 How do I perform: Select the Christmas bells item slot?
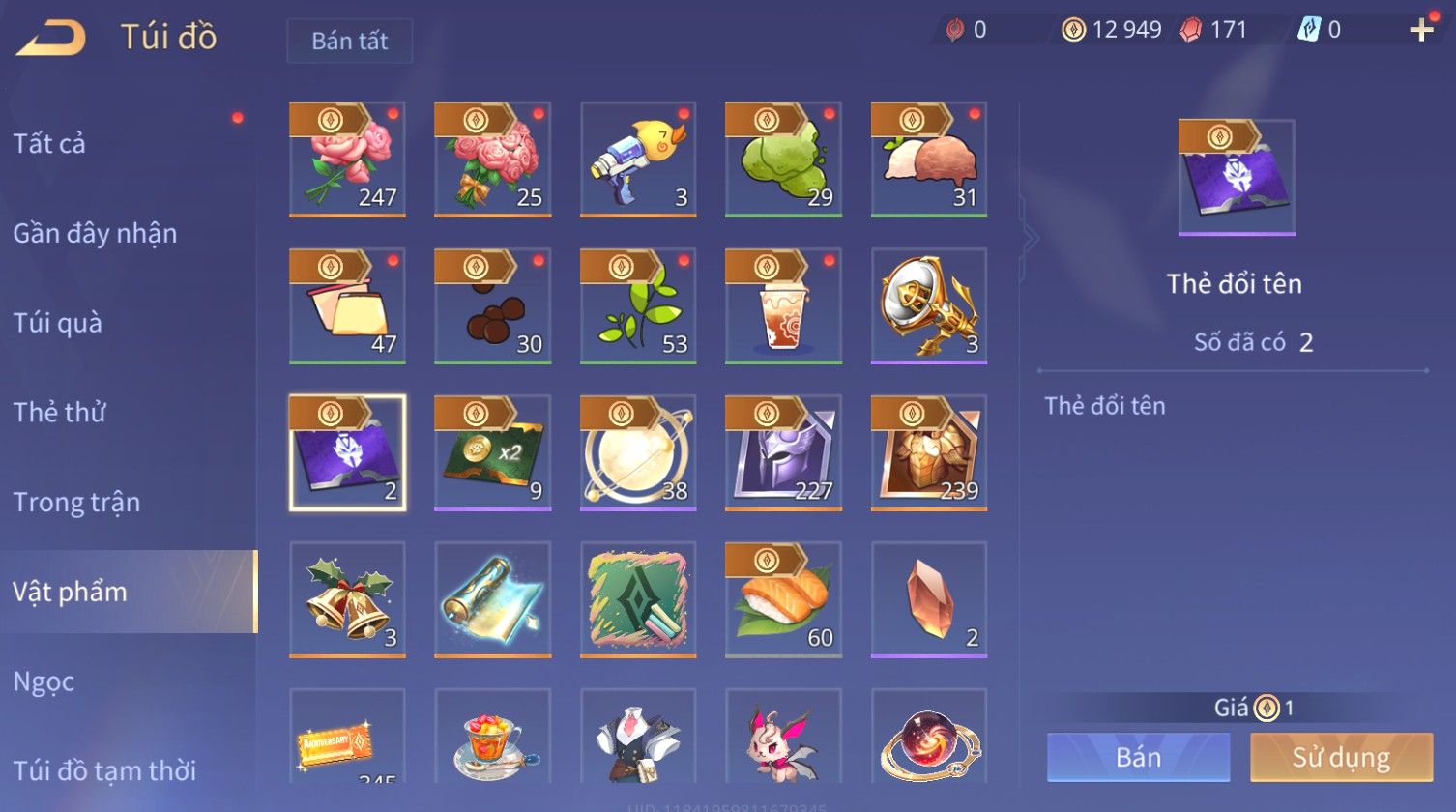point(347,599)
